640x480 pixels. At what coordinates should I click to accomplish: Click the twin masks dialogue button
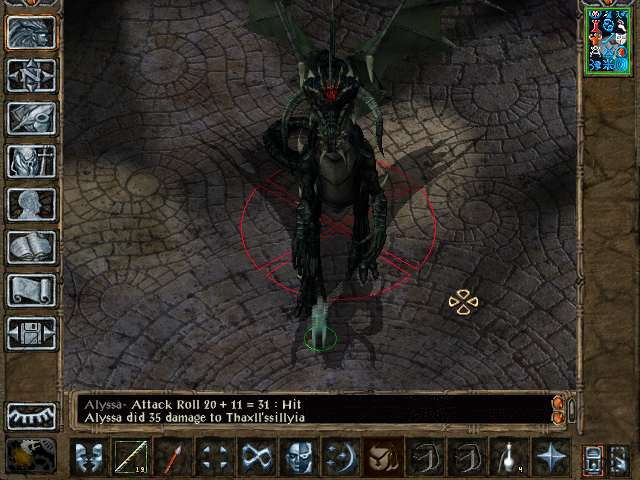pyautogui.click(x=88, y=458)
